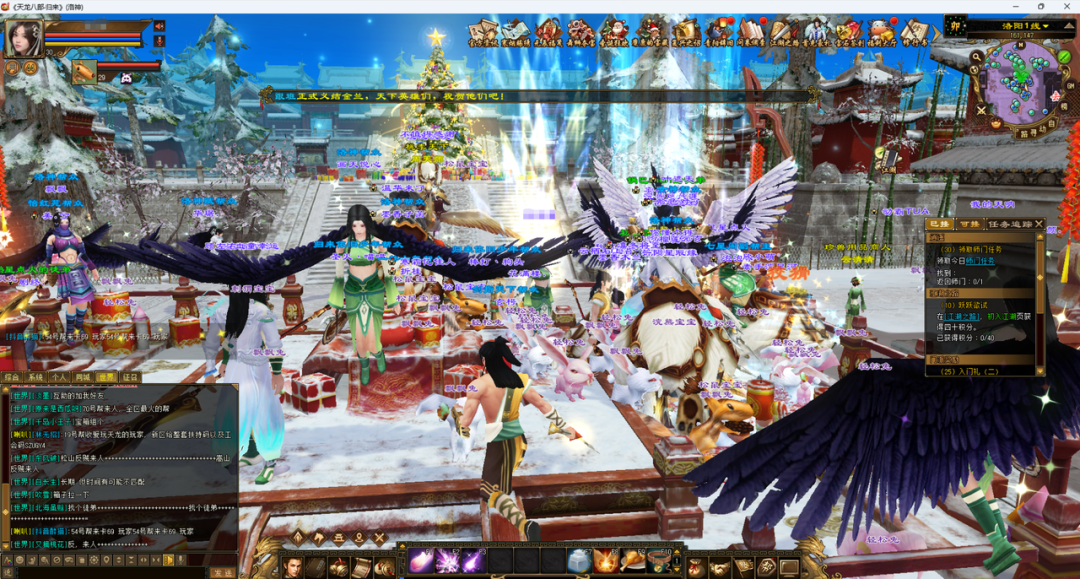Close the quest tracker panel
This screenshot has height=579, width=1080.
(x=1039, y=224)
